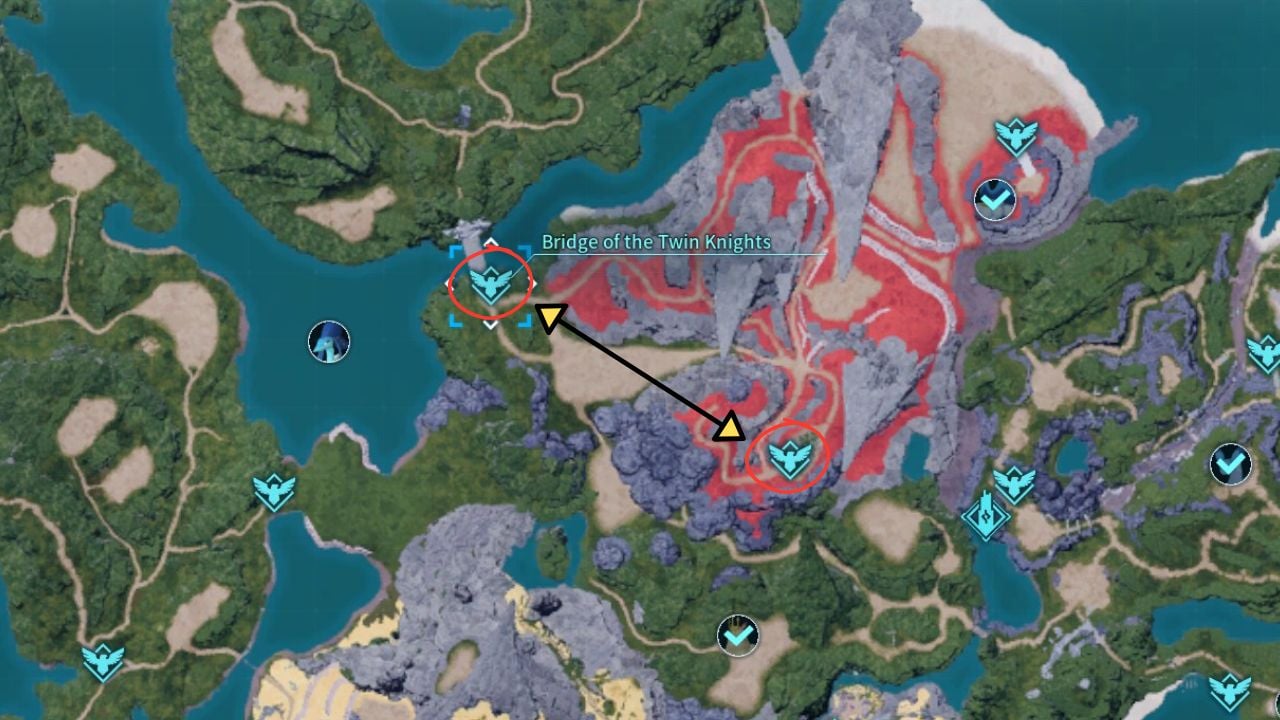This screenshot has height=720, width=1280.
Task: Click the black arrow line connecting the two waypoints
Action: (x=641, y=373)
